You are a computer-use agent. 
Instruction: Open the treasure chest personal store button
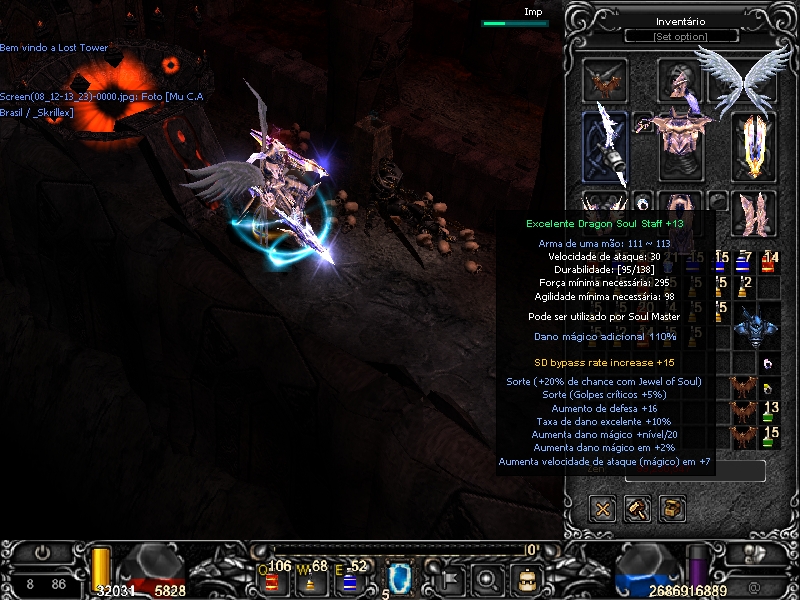click(x=672, y=509)
